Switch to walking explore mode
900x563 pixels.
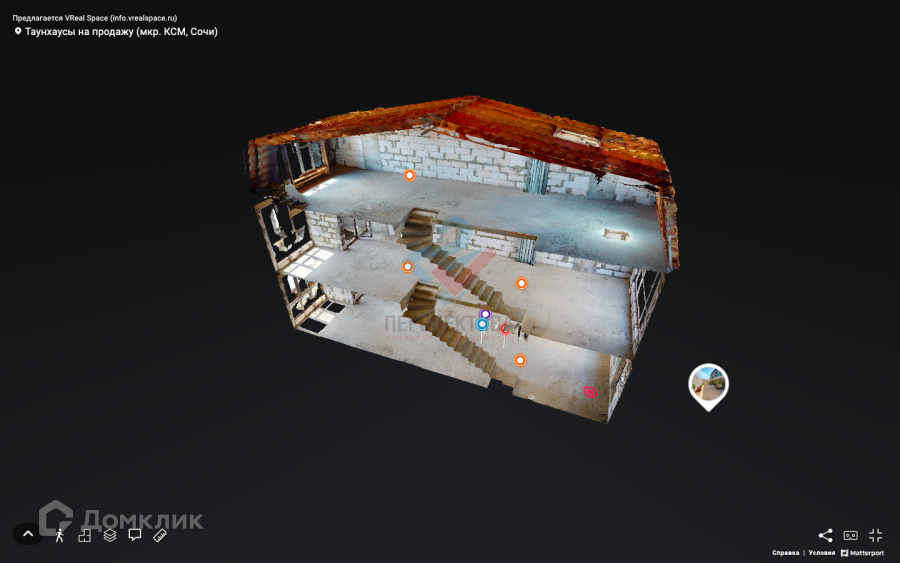click(x=60, y=535)
